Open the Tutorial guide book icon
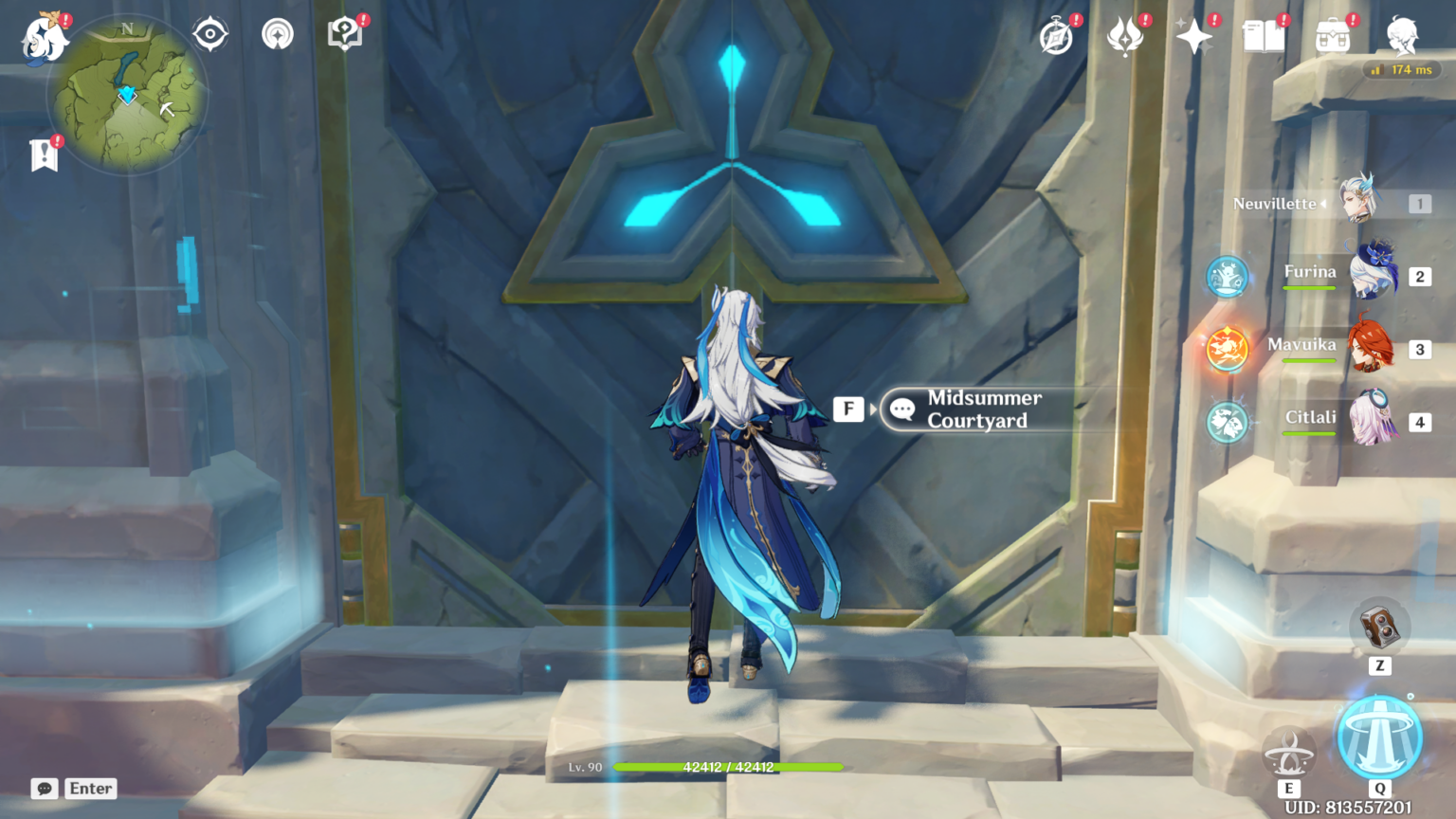Viewport: 1456px width, 819px height. pyautogui.click(x=343, y=33)
